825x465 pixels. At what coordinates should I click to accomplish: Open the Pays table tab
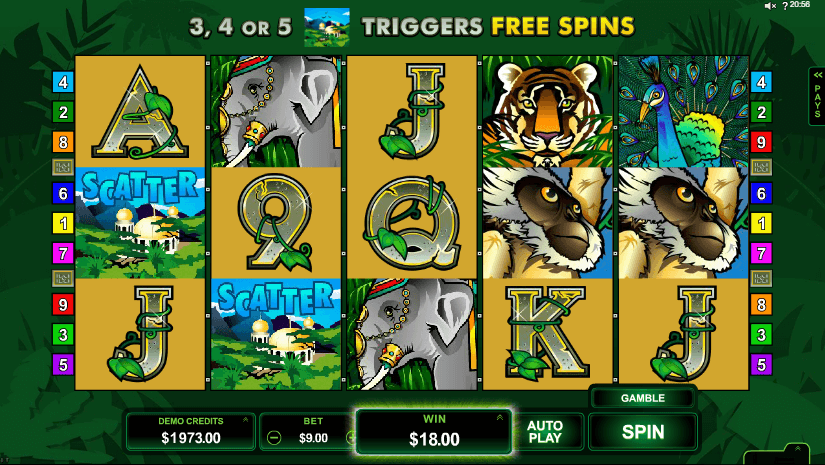click(x=816, y=96)
